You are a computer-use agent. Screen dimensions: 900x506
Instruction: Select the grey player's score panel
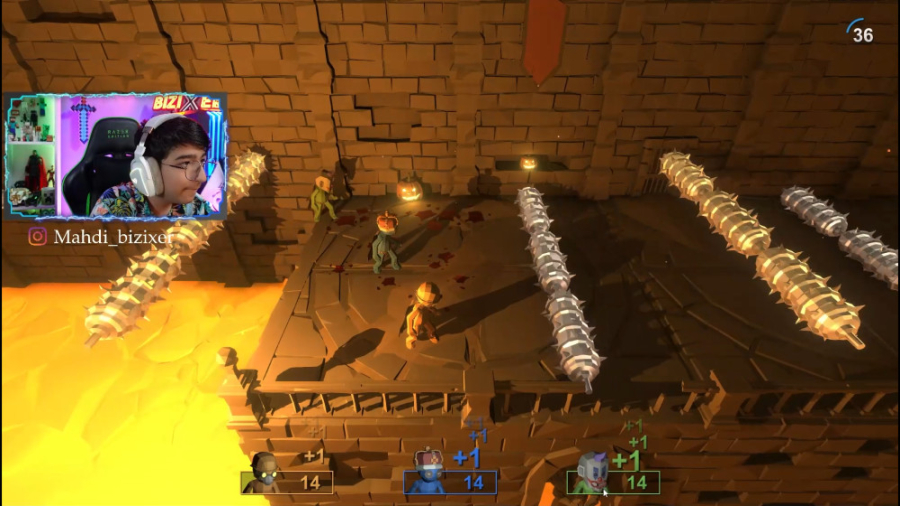[x=287, y=482]
